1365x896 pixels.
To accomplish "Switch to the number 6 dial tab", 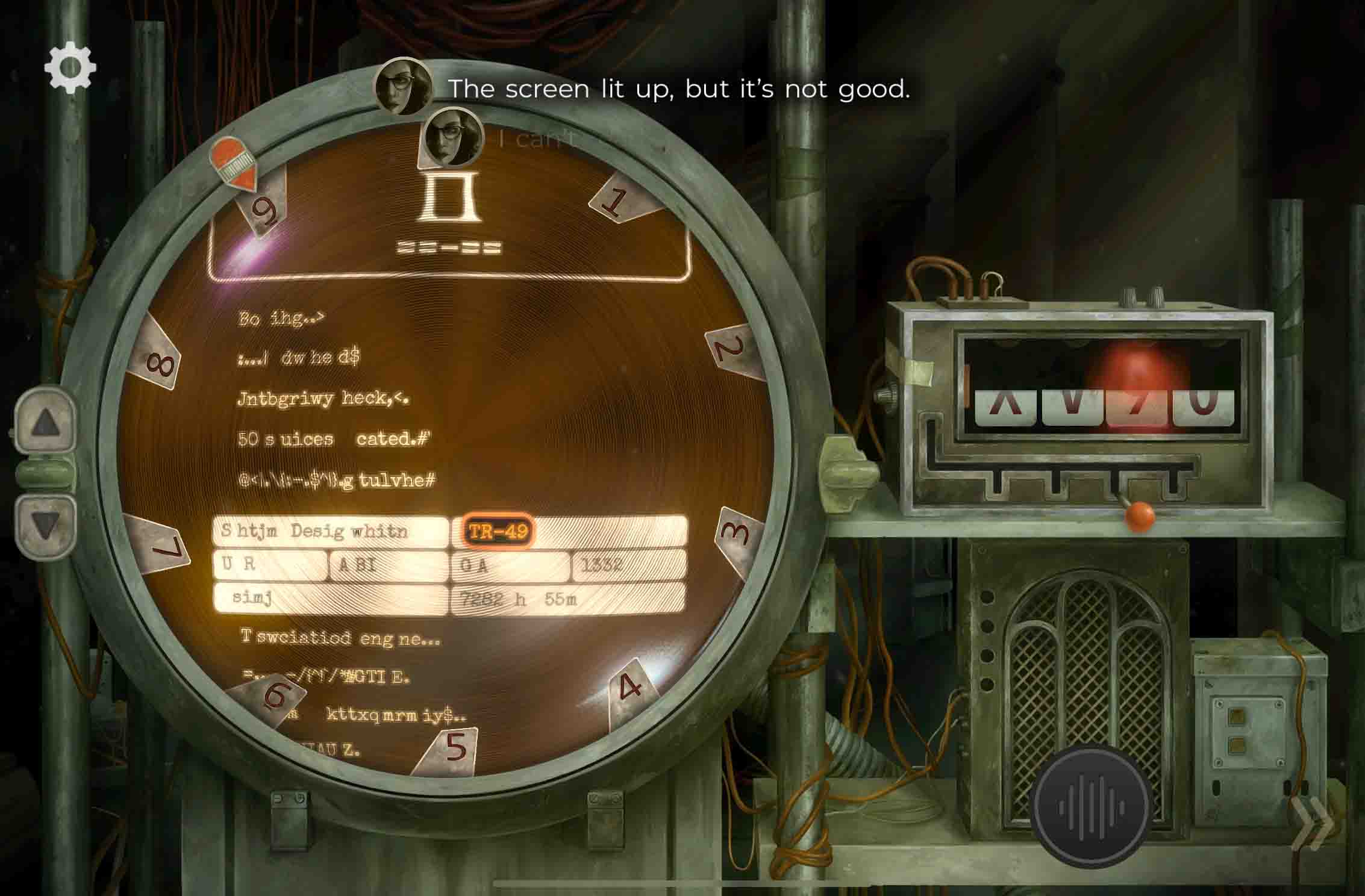I will [x=274, y=696].
